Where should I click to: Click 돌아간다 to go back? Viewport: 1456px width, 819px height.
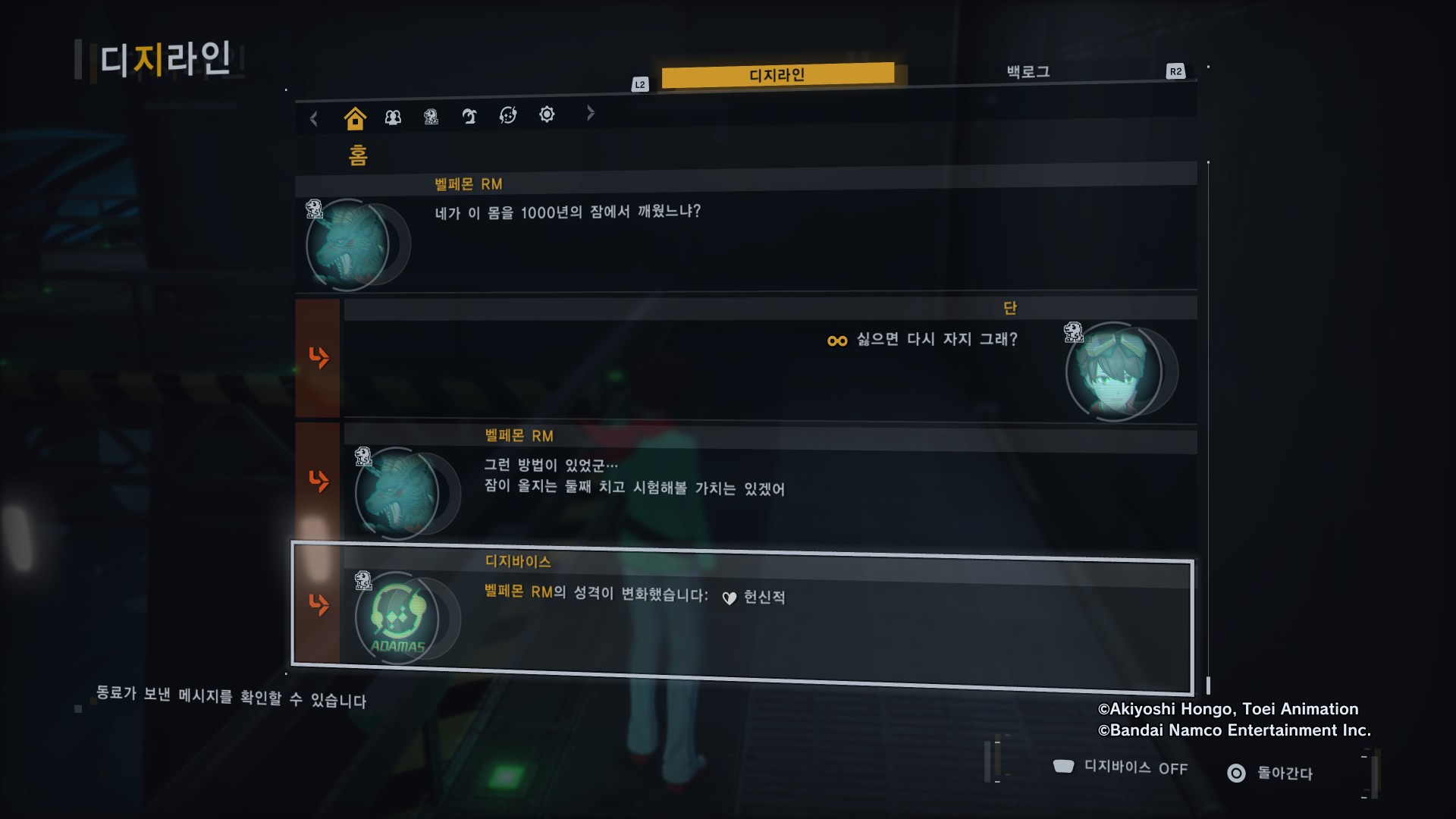tap(1270, 773)
